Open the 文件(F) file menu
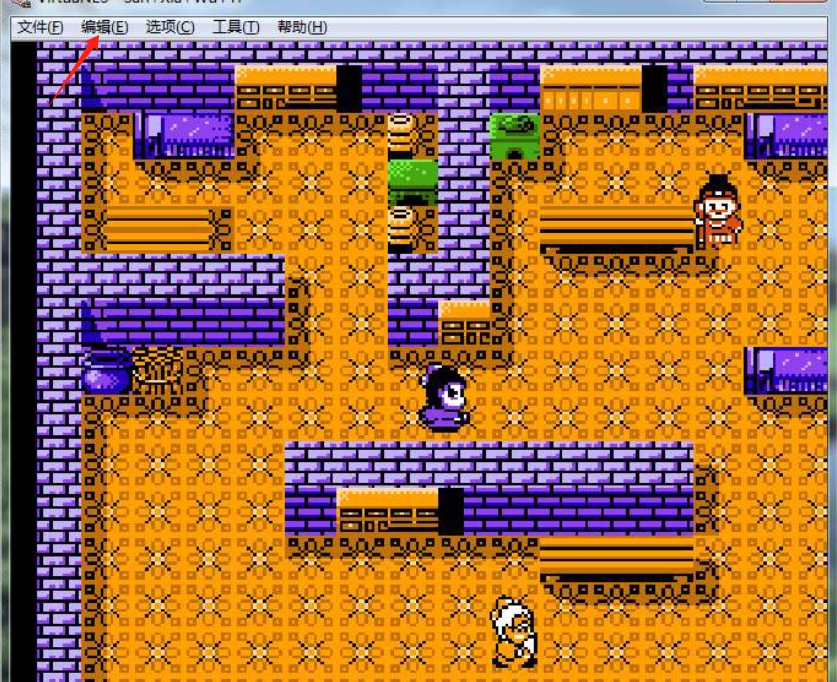 pyautogui.click(x=40, y=27)
